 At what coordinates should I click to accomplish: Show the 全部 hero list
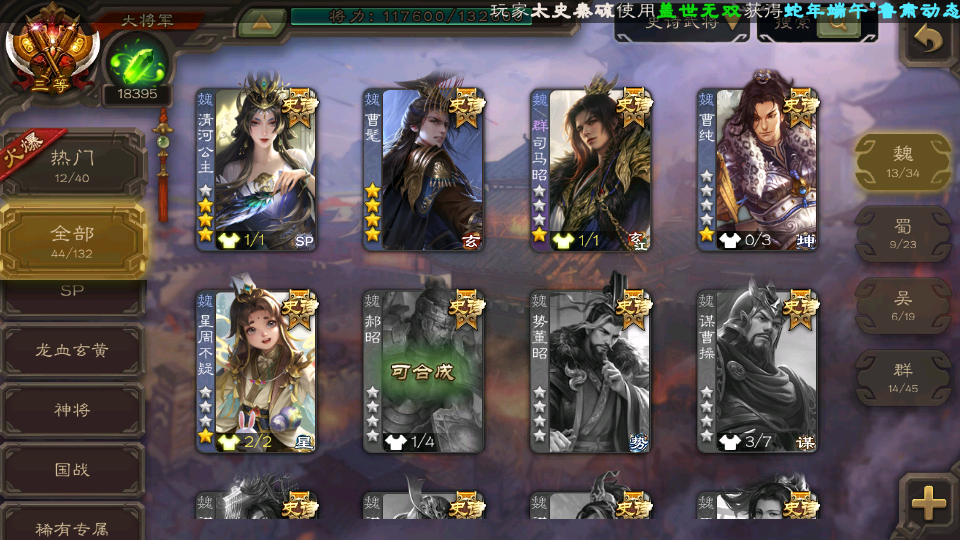coord(72,240)
